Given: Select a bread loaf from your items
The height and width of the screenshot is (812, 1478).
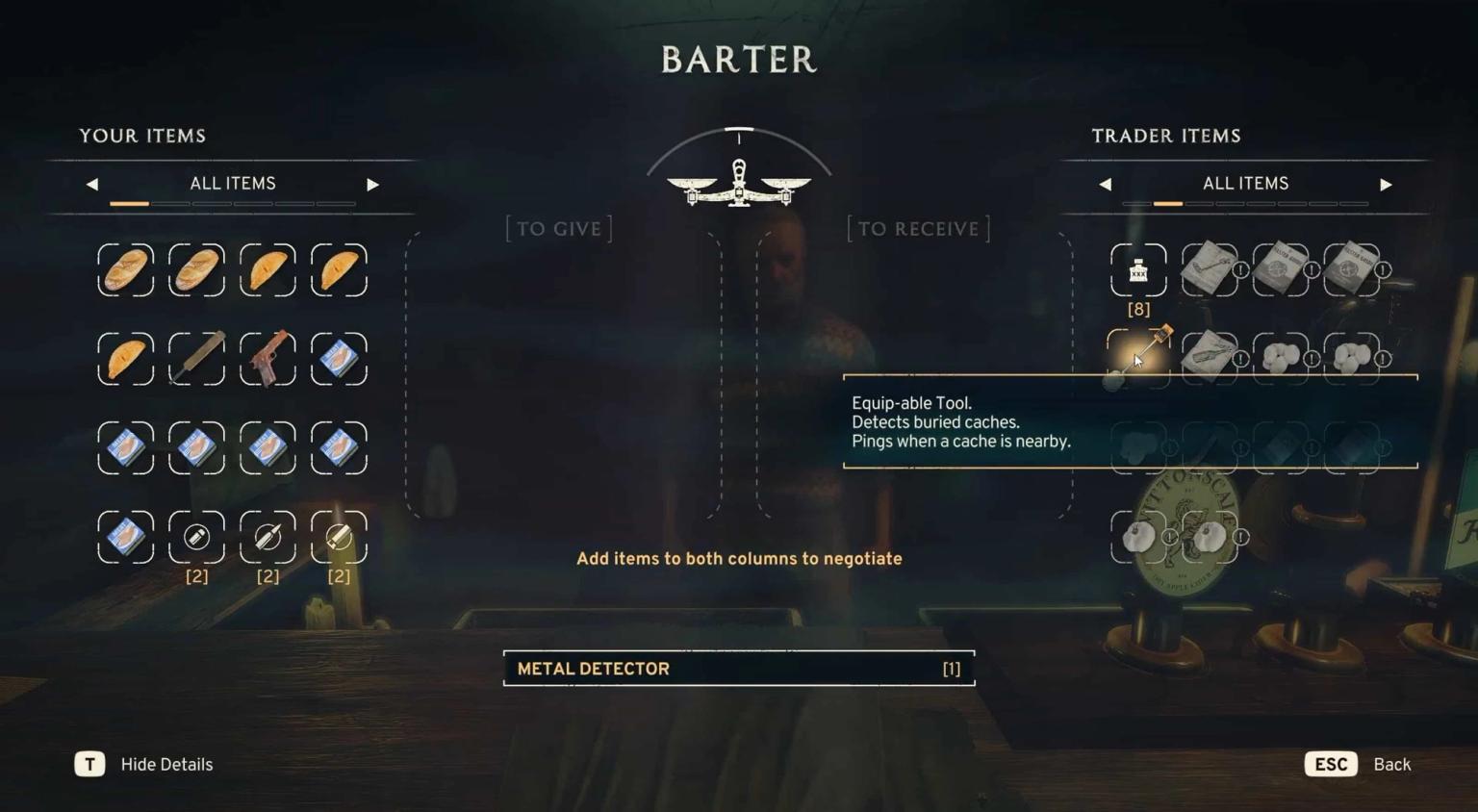Looking at the screenshot, I should coord(125,270).
